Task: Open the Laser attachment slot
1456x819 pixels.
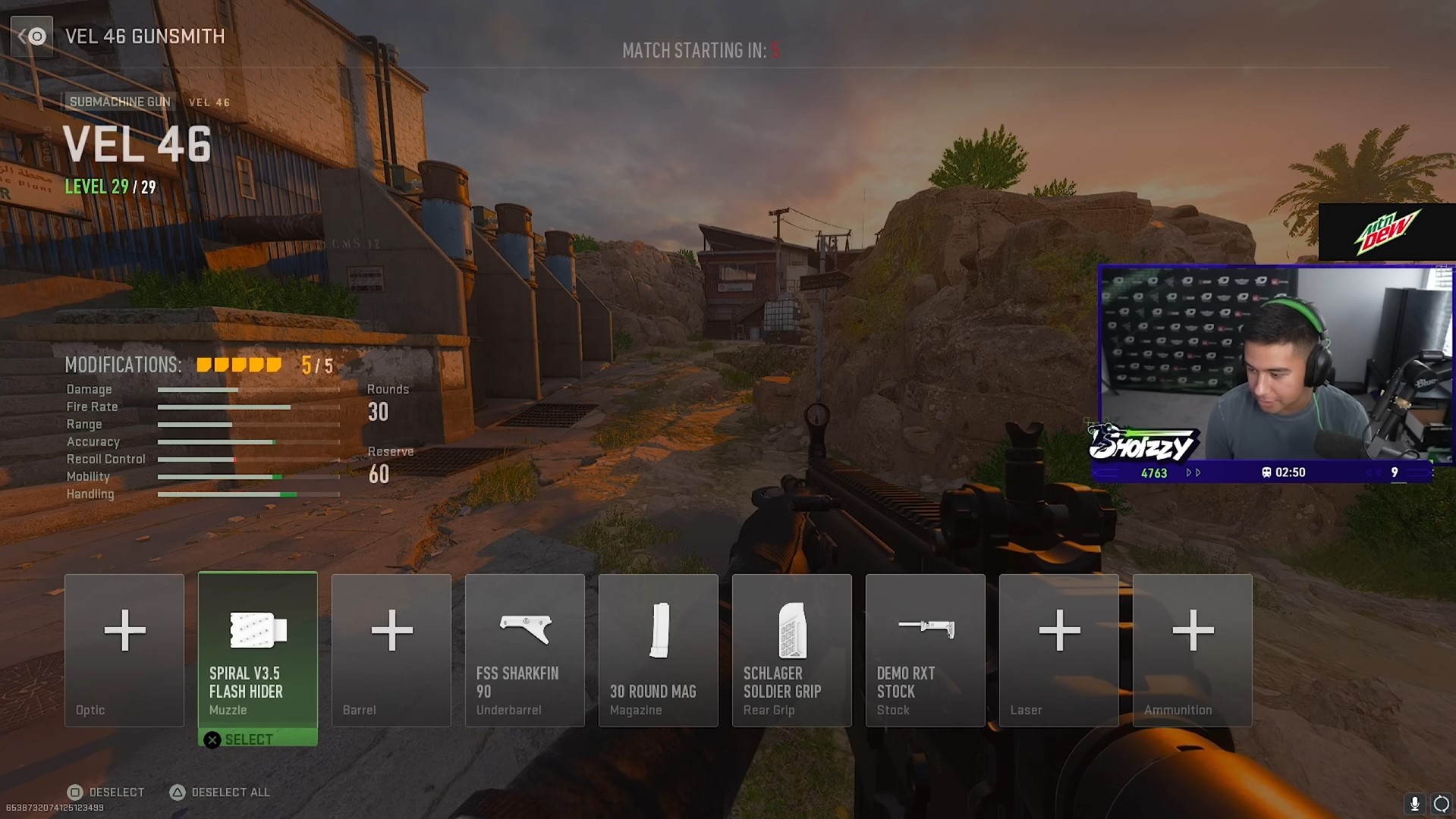Action: [1058, 650]
